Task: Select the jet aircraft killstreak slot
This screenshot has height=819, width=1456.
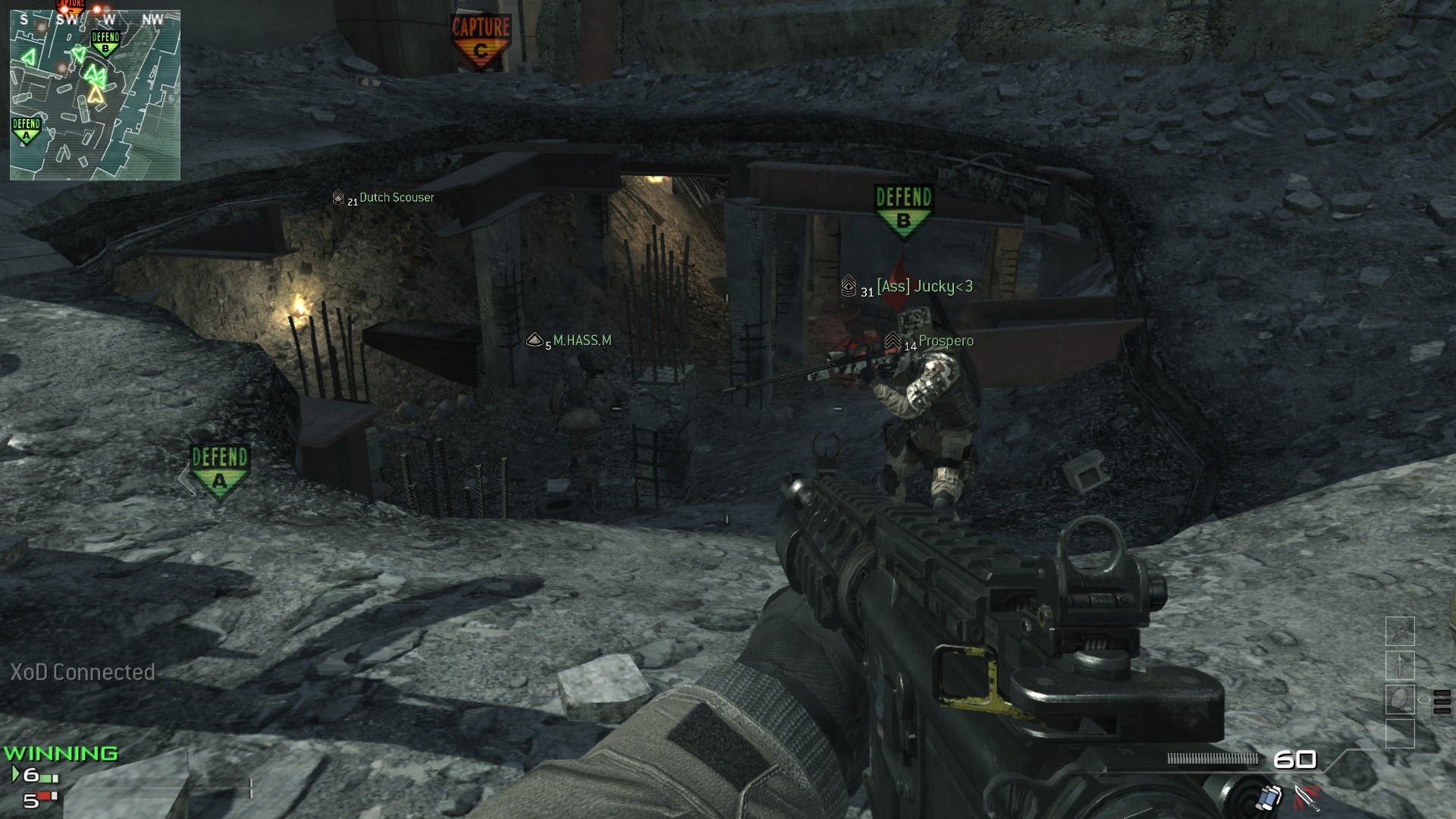Action: pos(1400,631)
